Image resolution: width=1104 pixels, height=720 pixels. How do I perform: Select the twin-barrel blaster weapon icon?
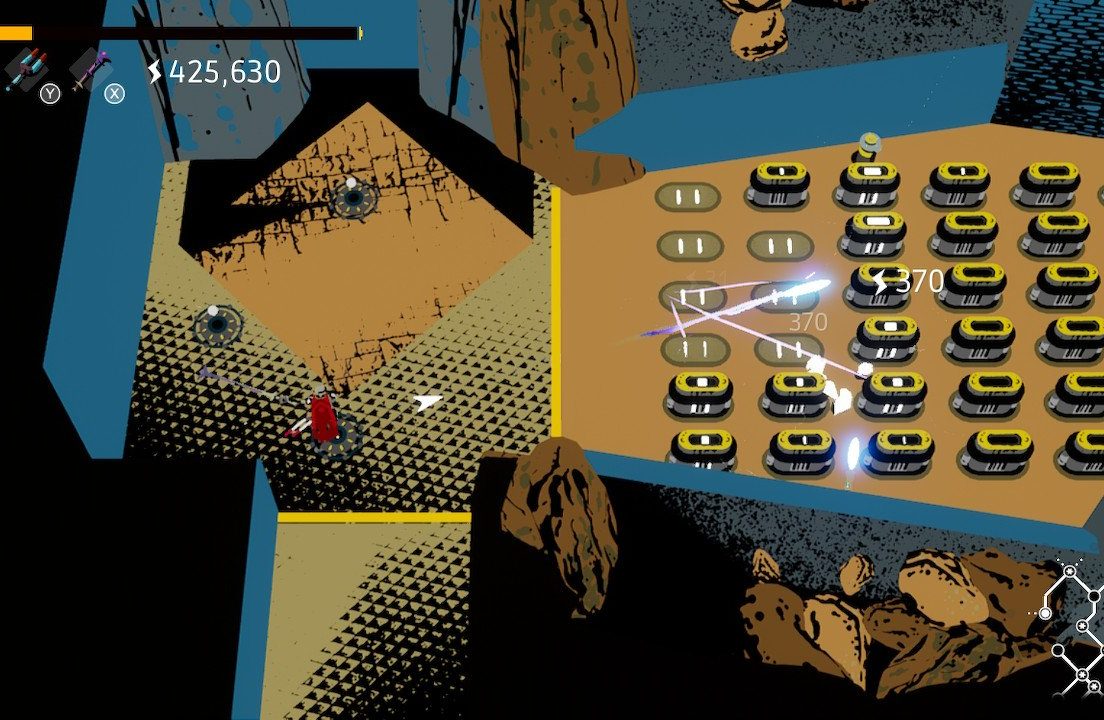[x=25, y=70]
